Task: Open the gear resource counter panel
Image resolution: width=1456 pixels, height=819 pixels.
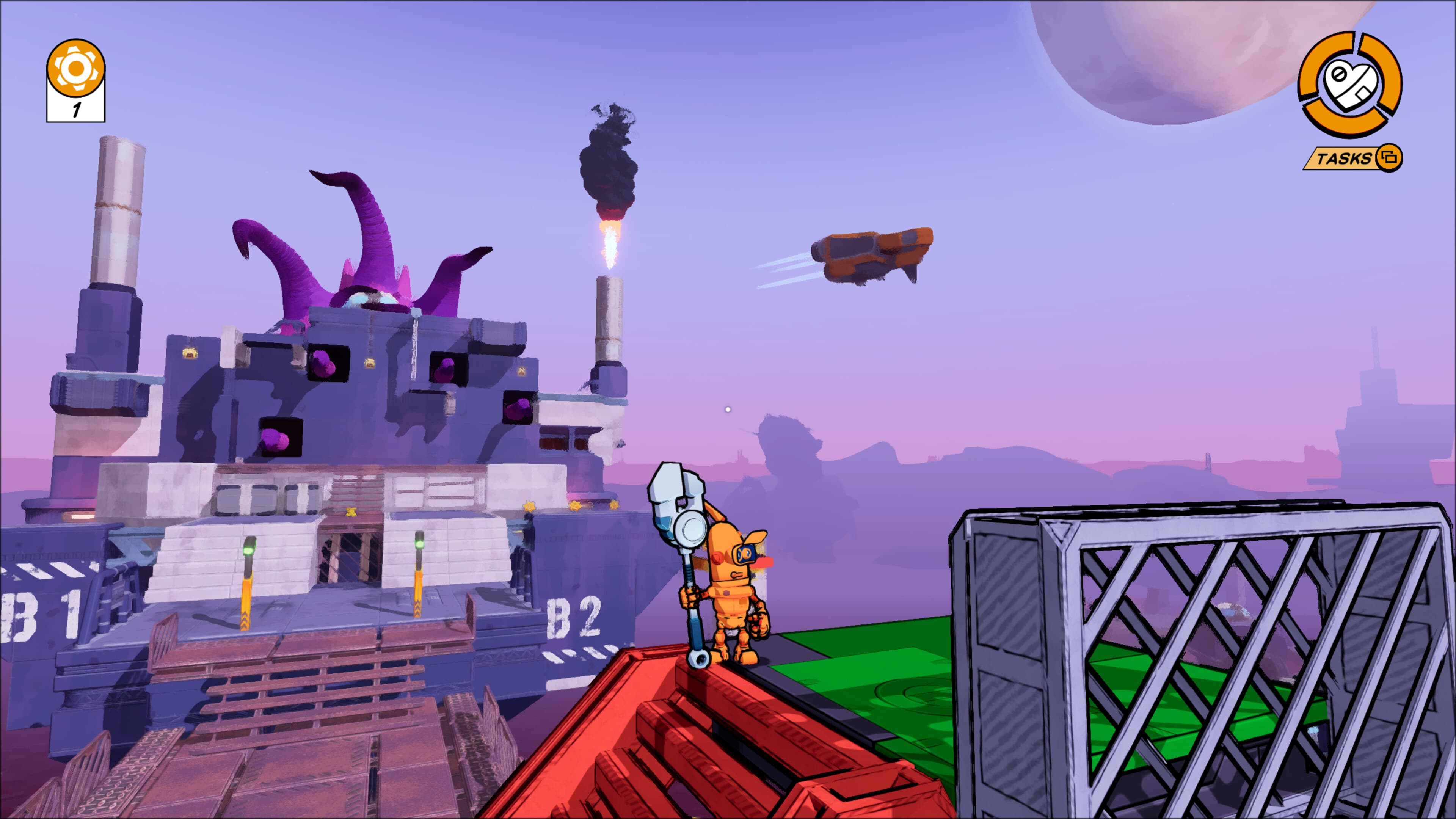Action: 77,67
